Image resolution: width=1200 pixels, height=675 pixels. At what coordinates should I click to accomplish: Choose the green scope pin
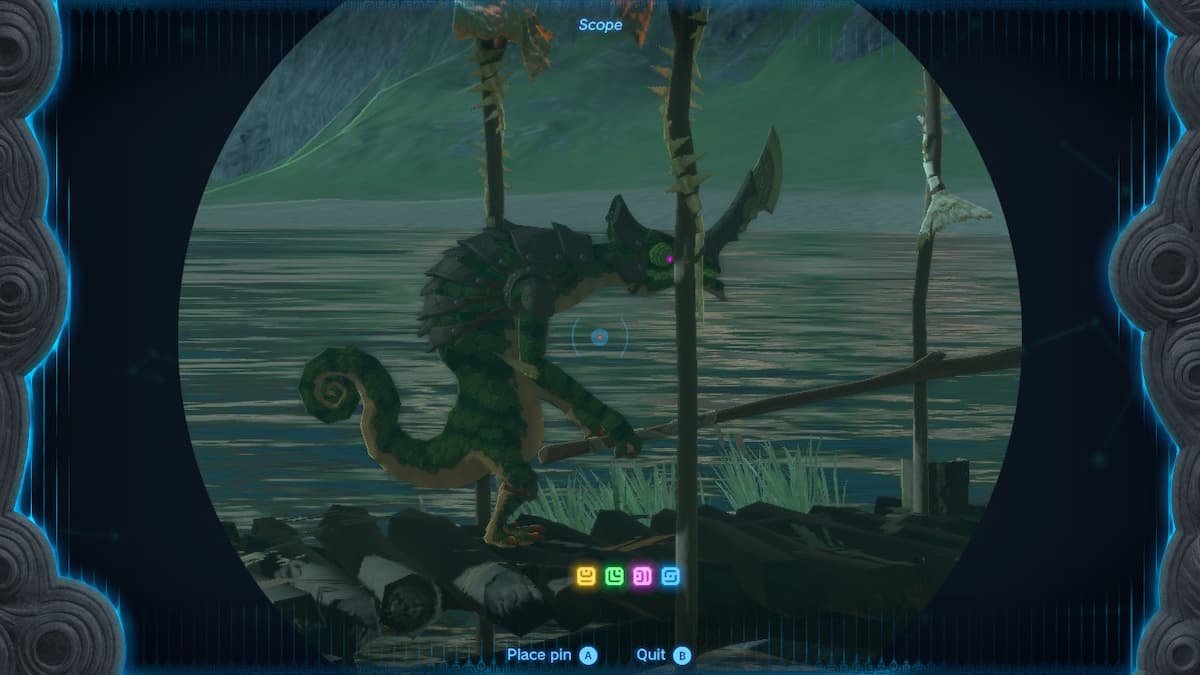(614, 576)
